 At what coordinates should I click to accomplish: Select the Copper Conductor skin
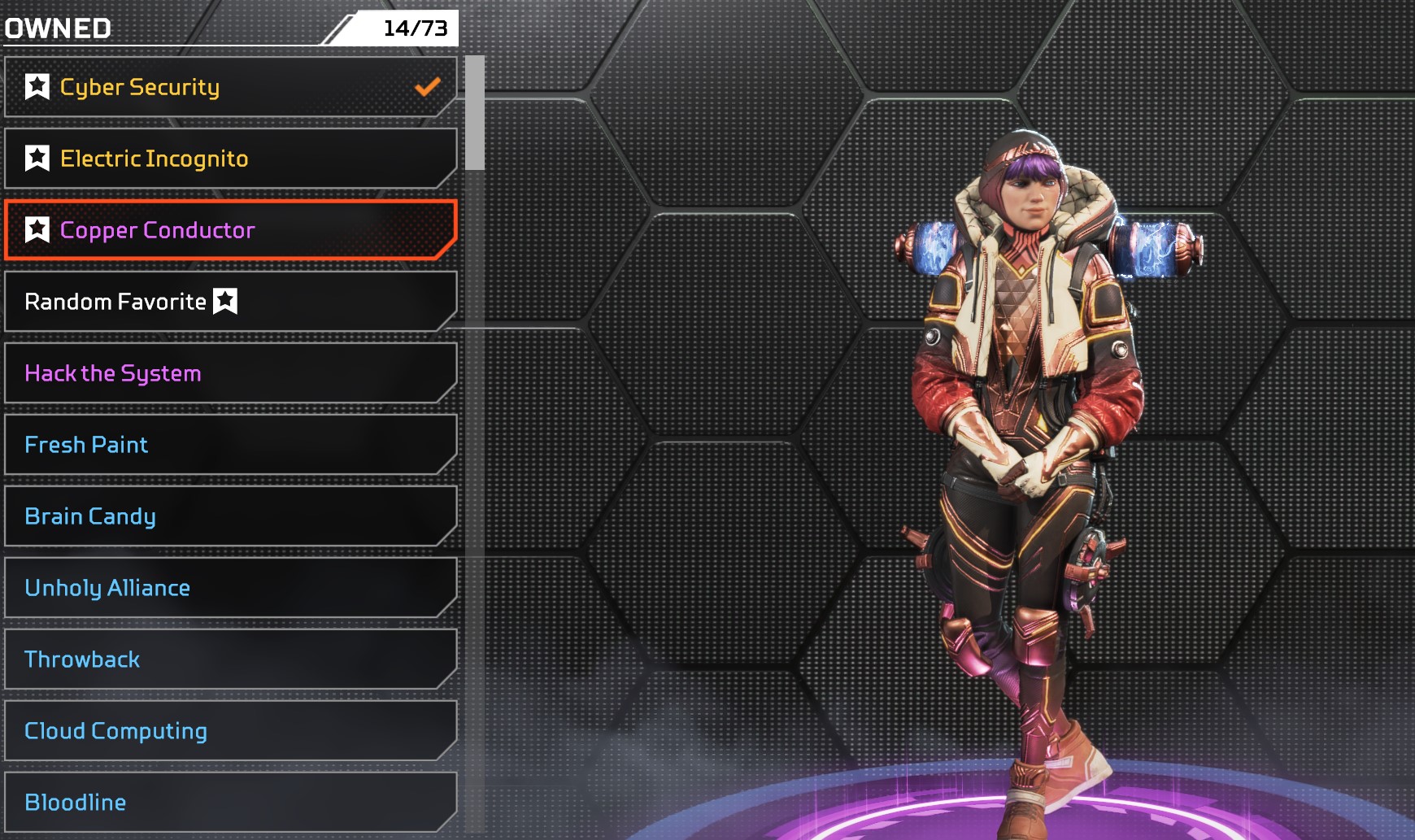pos(231,230)
